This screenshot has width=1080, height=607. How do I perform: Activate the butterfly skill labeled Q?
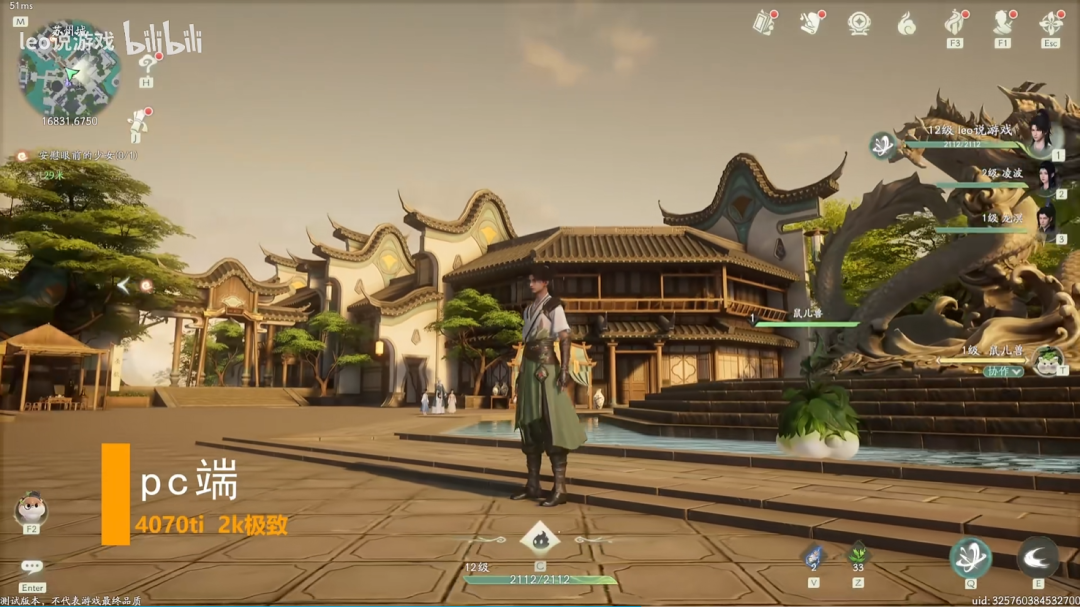coord(970,557)
